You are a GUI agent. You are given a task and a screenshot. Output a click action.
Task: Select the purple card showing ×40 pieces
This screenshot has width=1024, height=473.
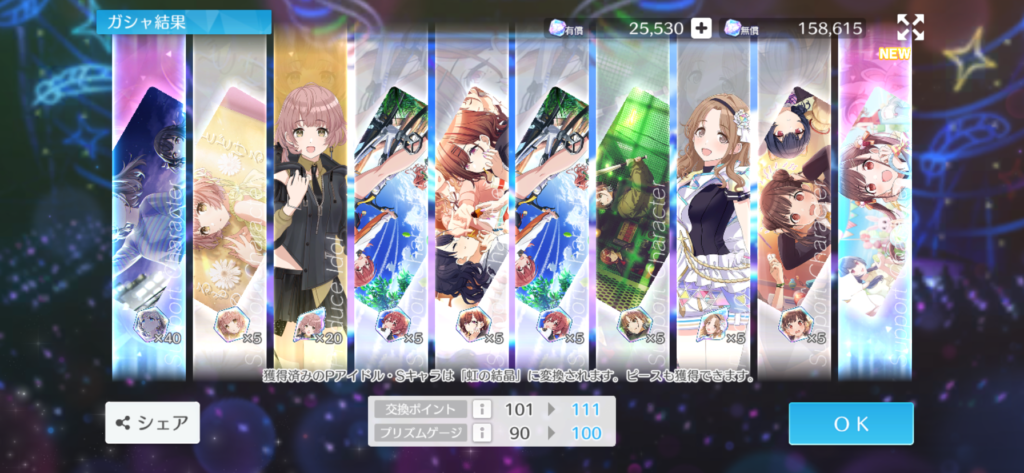click(149, 200)
